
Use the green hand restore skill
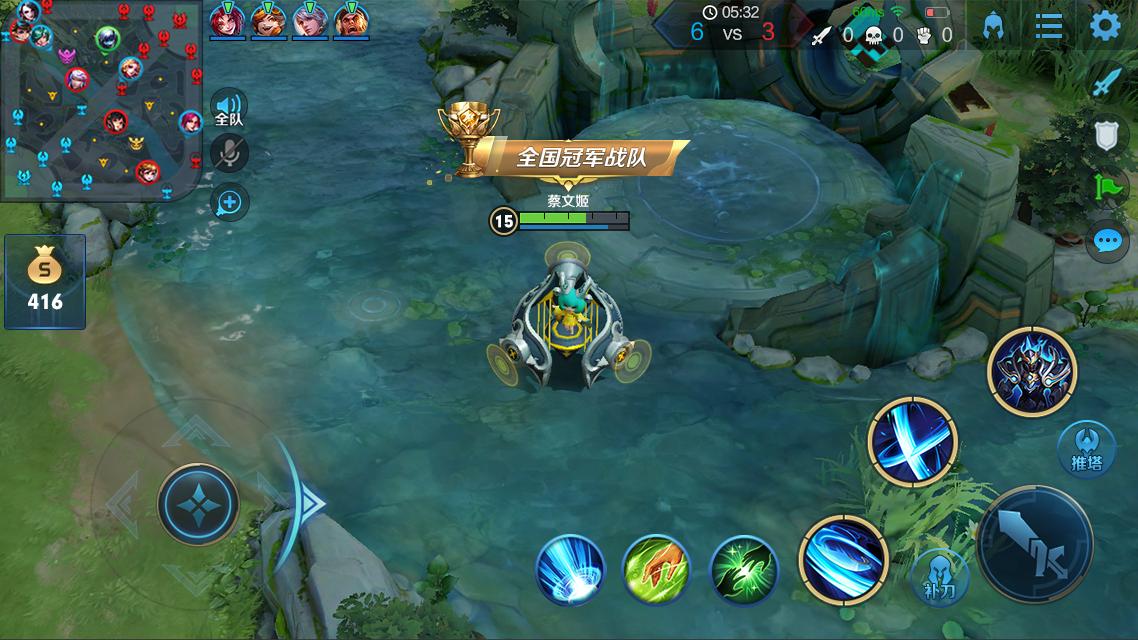(x=656, y=570)
